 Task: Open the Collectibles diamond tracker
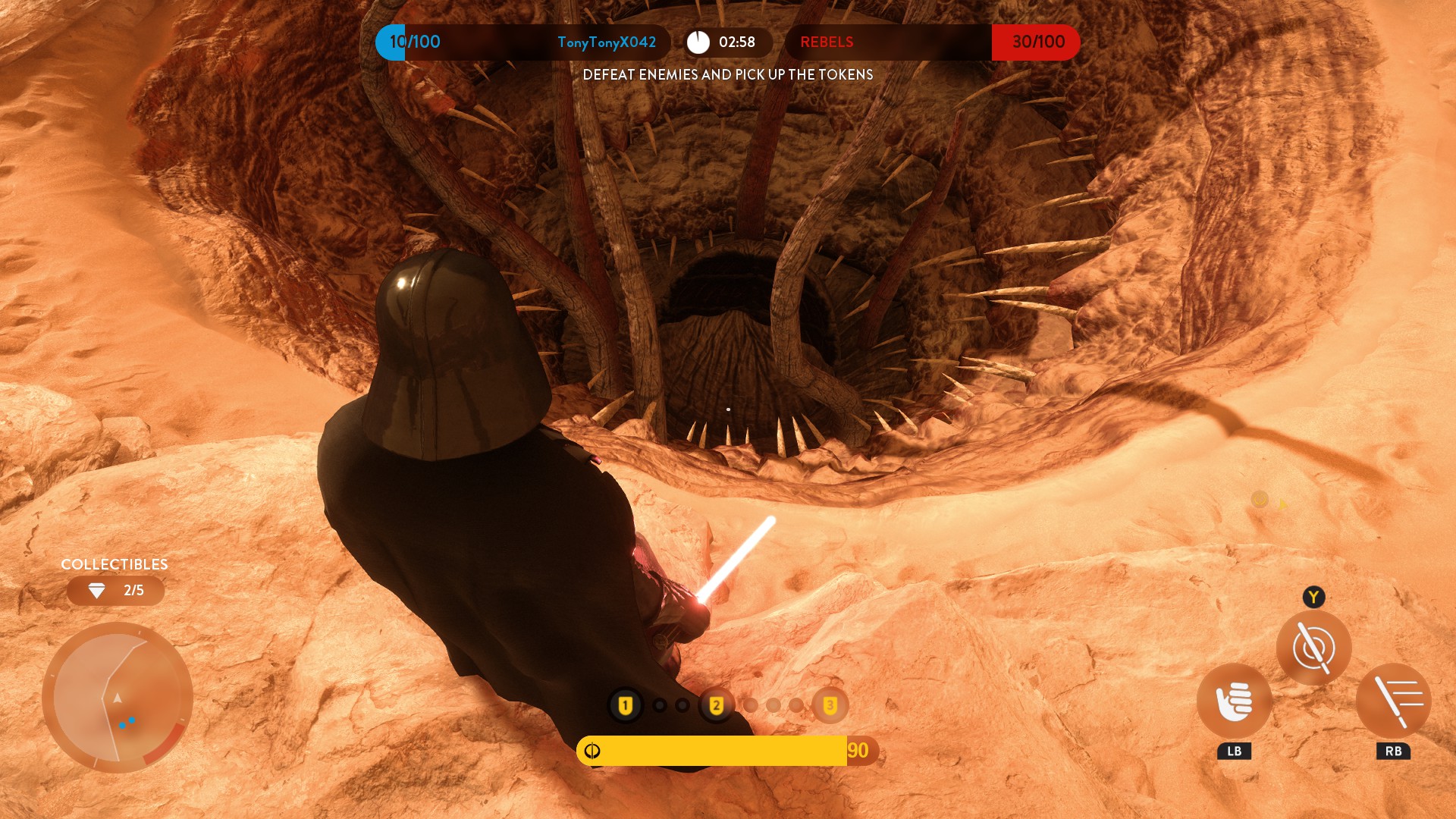tap(115, 590)
